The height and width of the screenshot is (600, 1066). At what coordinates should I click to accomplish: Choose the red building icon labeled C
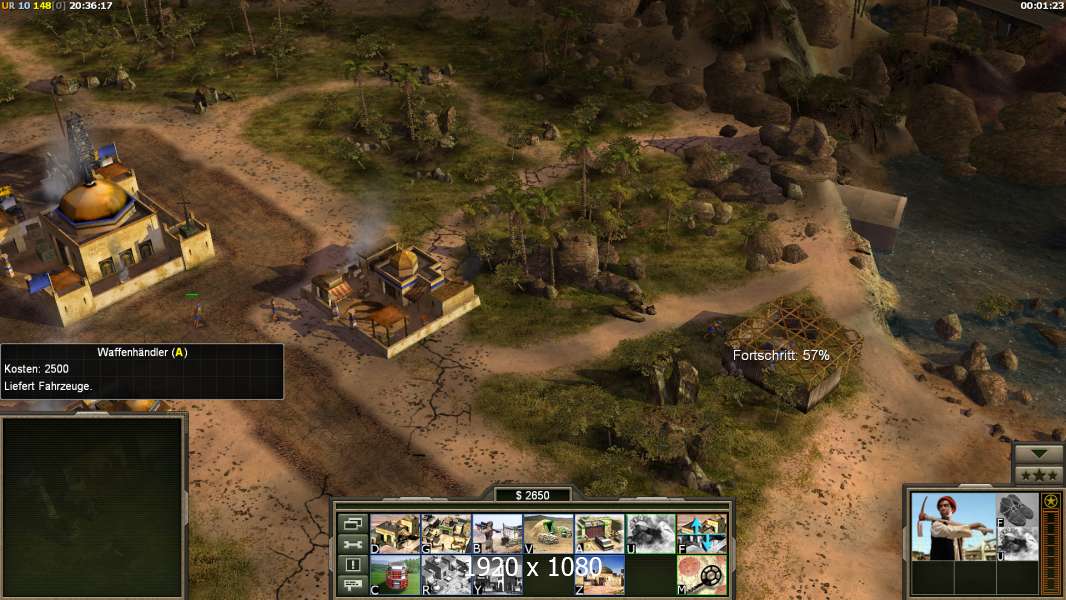(x=395, y=575)
